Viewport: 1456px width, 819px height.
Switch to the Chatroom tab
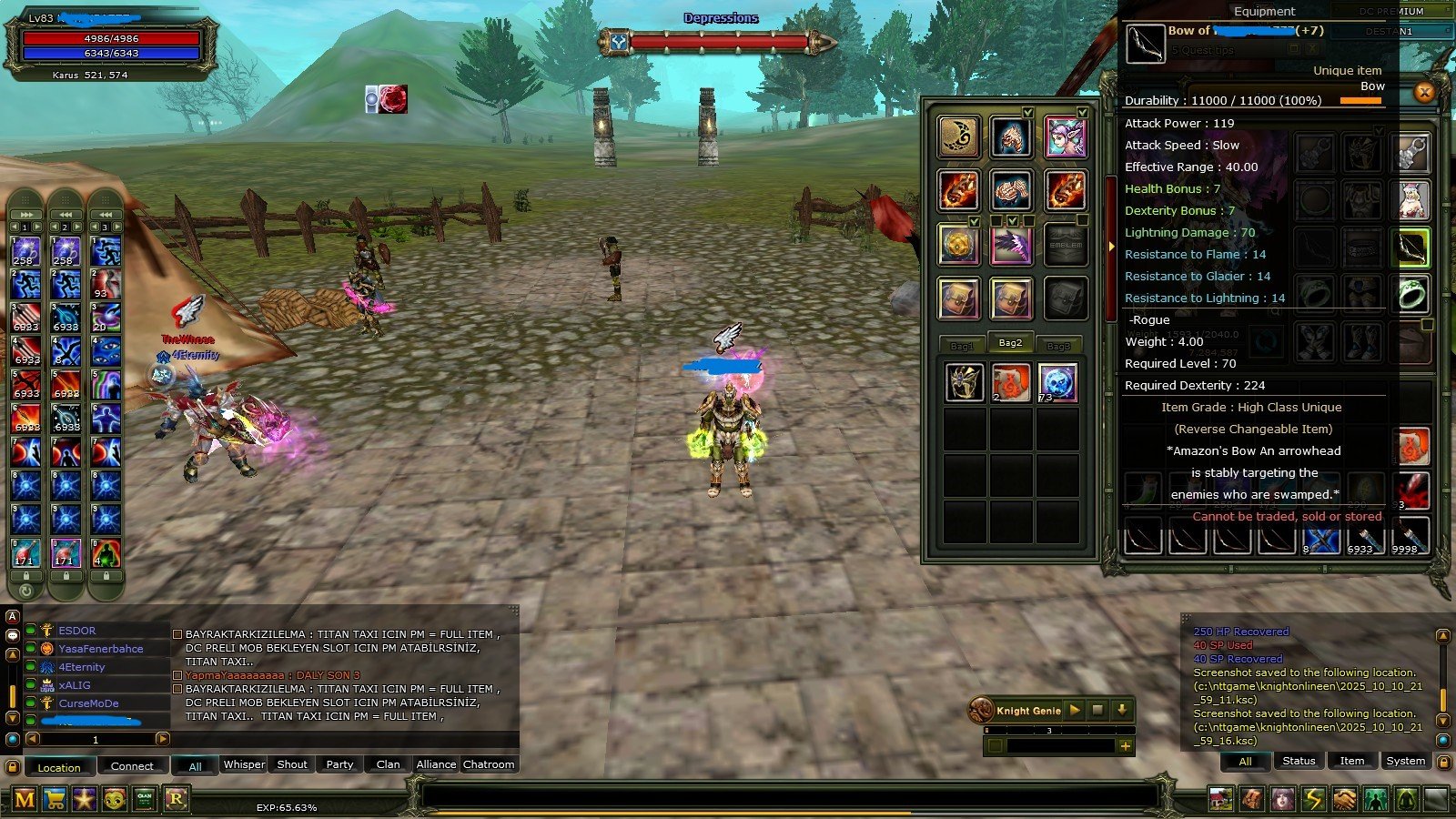(489, 764)
